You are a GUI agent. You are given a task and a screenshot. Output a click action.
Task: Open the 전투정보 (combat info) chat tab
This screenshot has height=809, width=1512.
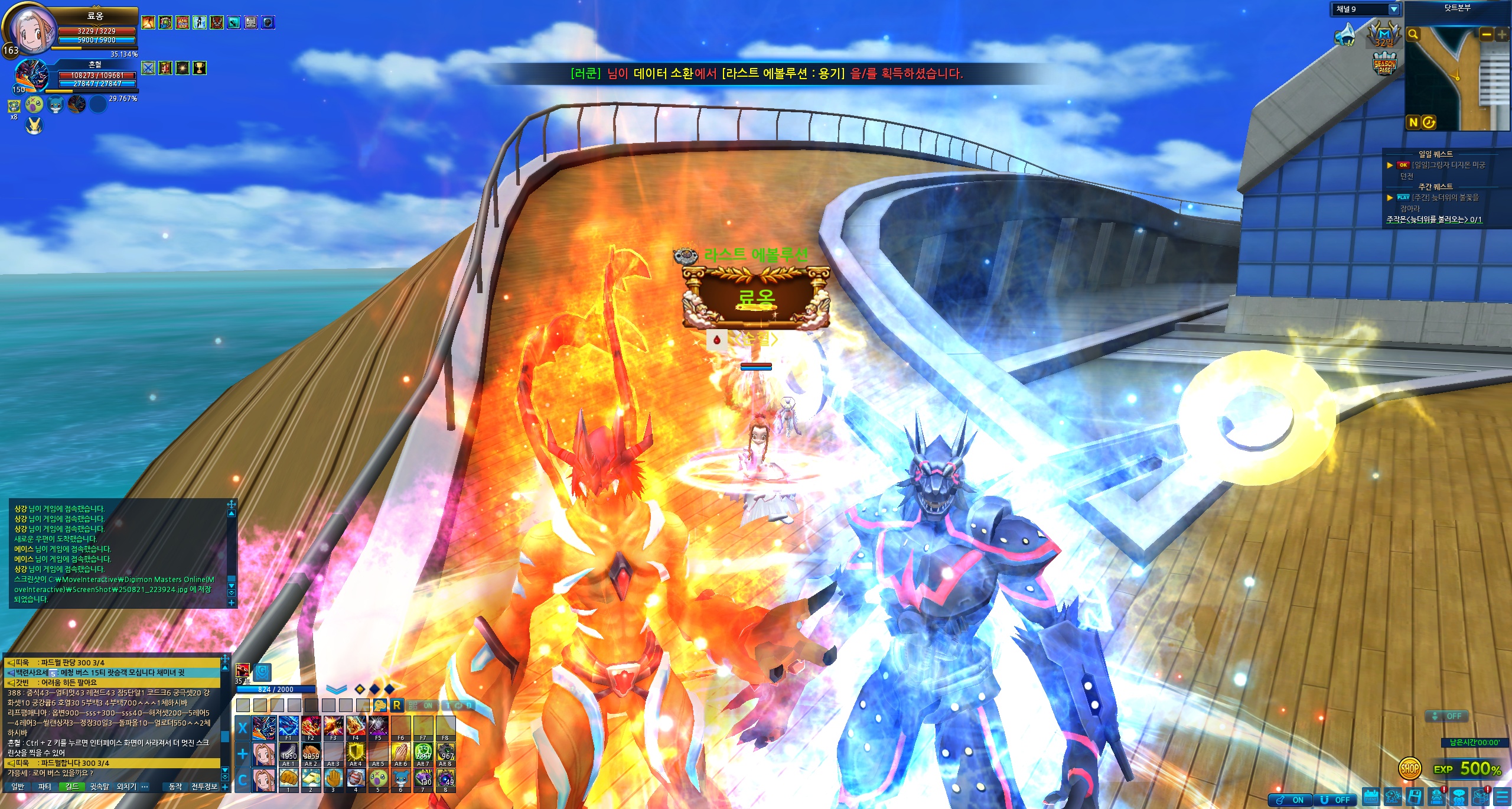point(204,787)
